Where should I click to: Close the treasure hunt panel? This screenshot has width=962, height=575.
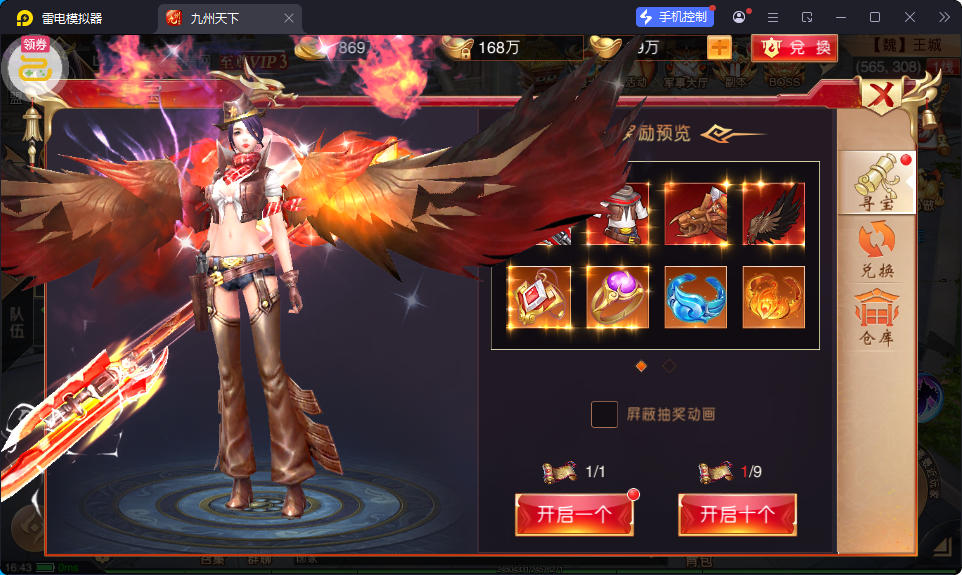click(x=882, y=97)
